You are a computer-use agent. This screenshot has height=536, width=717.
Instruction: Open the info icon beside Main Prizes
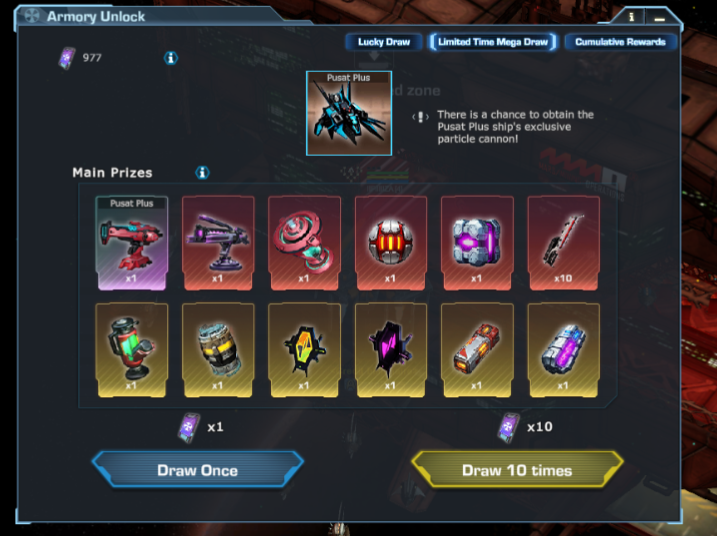[x=202, y=173]
